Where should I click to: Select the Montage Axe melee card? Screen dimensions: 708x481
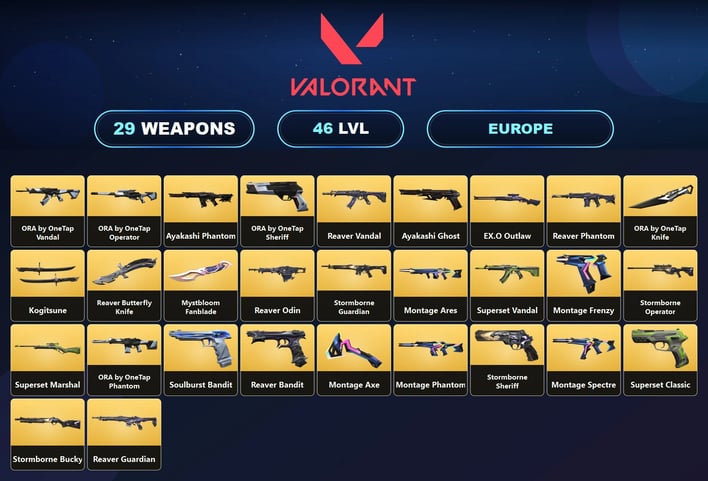click(x=354, y=359)
